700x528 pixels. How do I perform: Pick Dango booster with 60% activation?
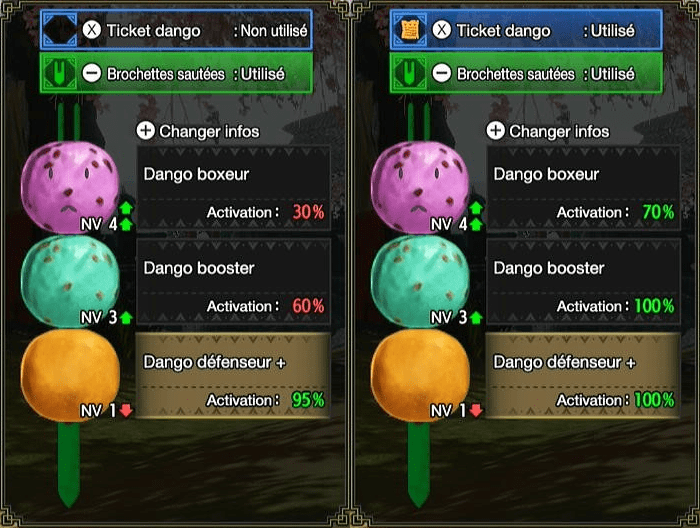coord(233,283)
